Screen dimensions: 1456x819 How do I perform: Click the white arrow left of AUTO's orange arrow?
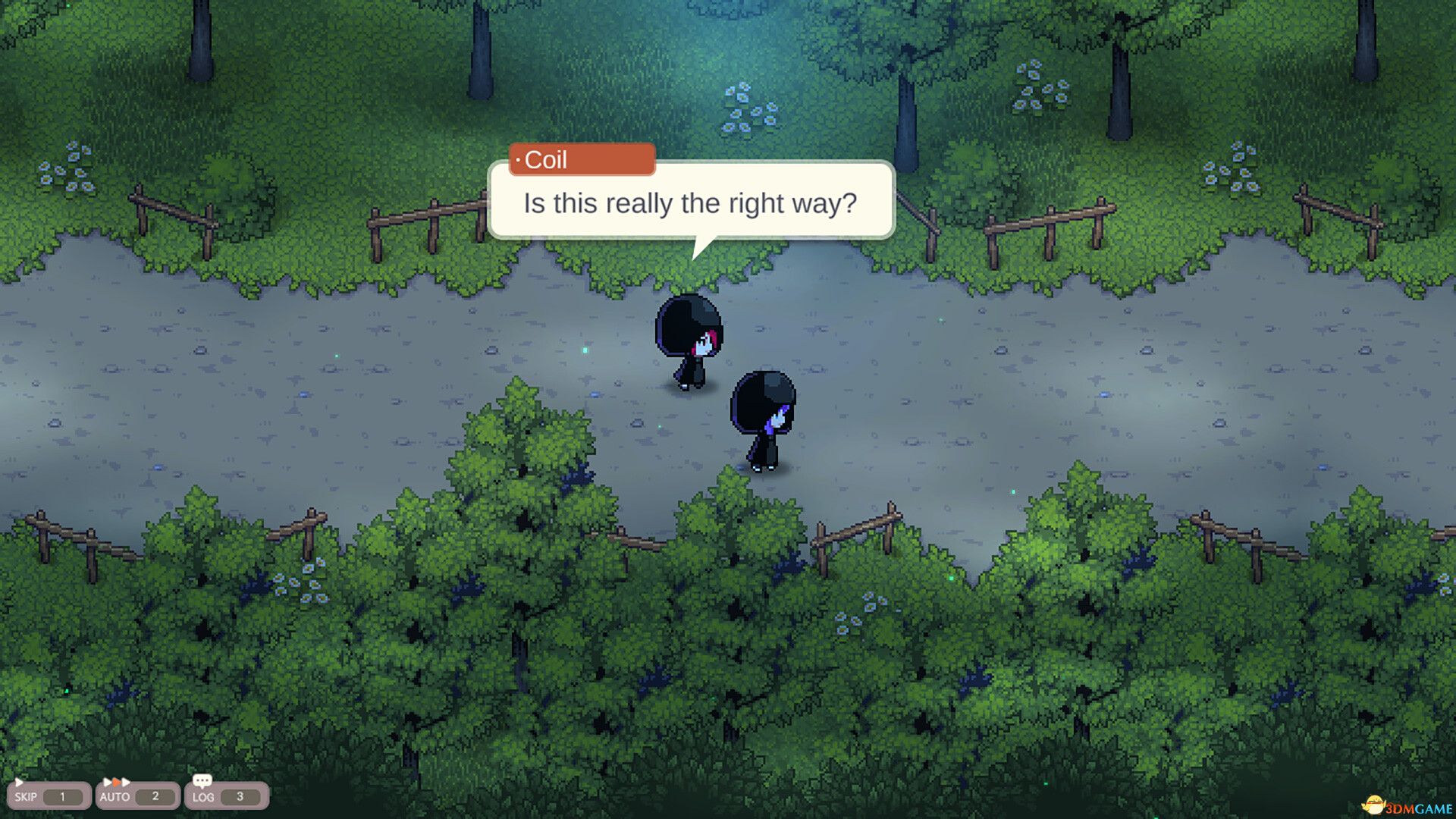(x=108, y=782)
